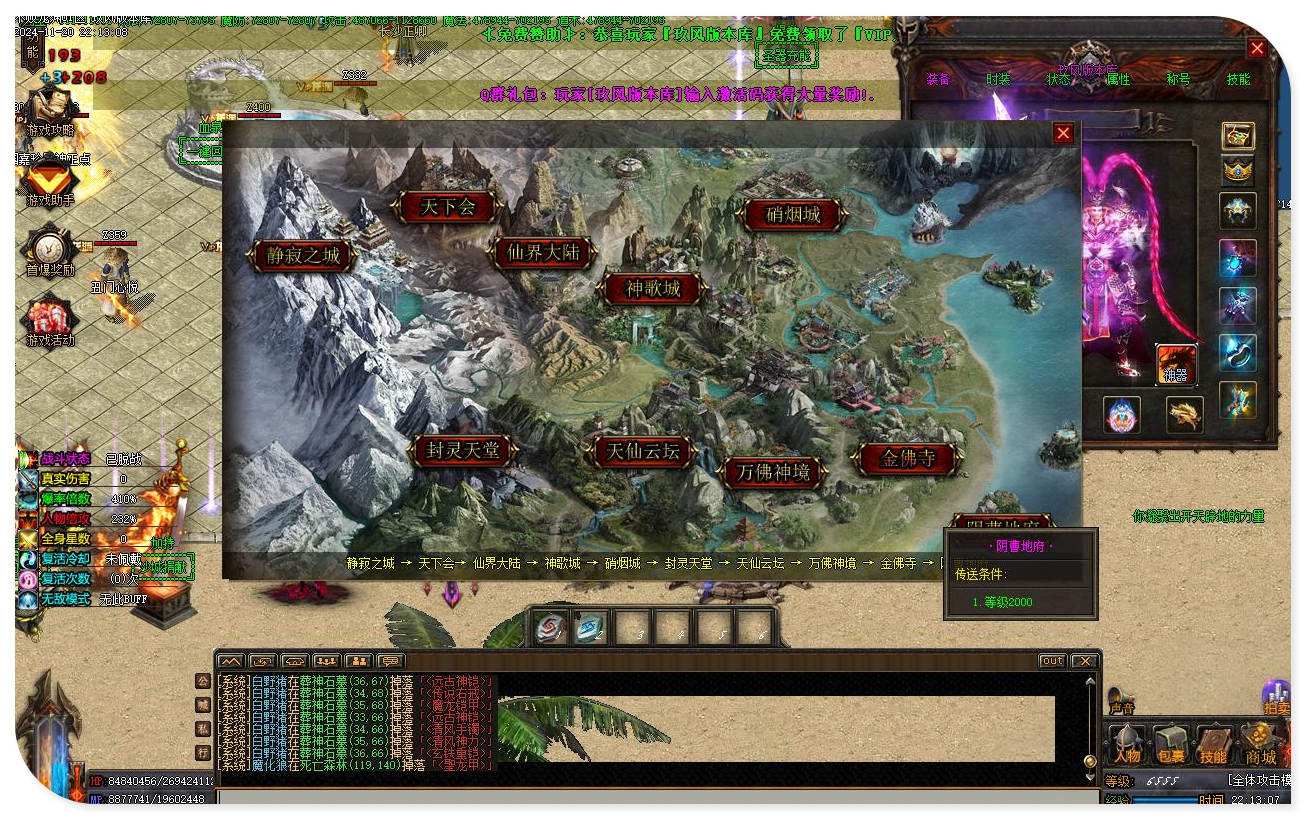Open 游戏攻略 guide icon

(49, 110)
